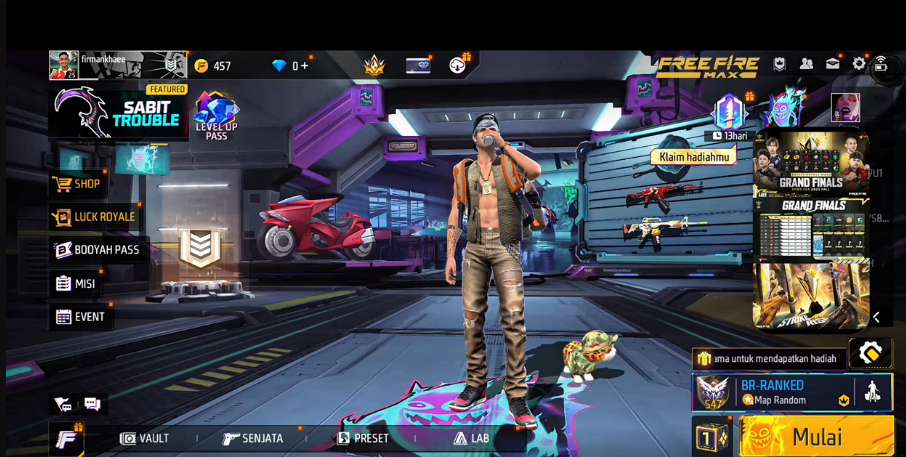
Task: Switch to the Preset tab
Action: [x=363, y=438]
